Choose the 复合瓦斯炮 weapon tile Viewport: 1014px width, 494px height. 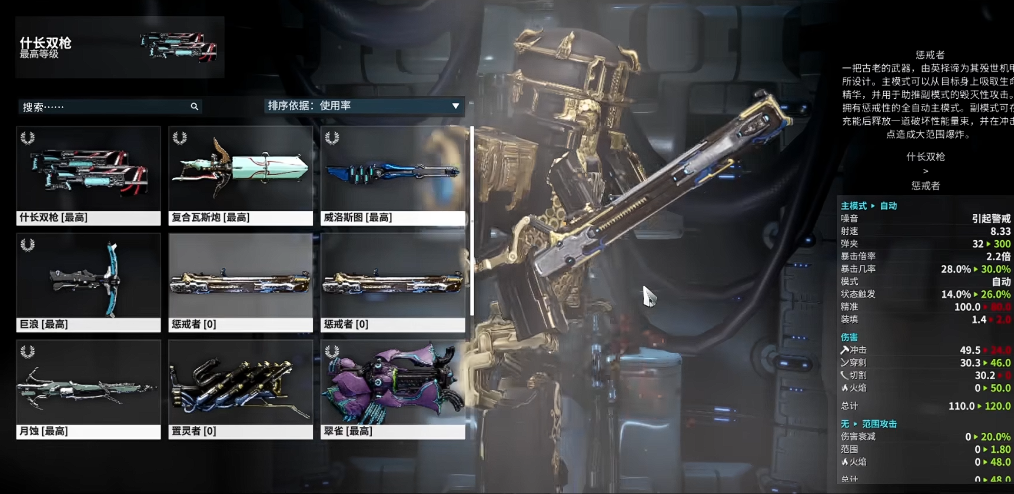click(241, 174)
